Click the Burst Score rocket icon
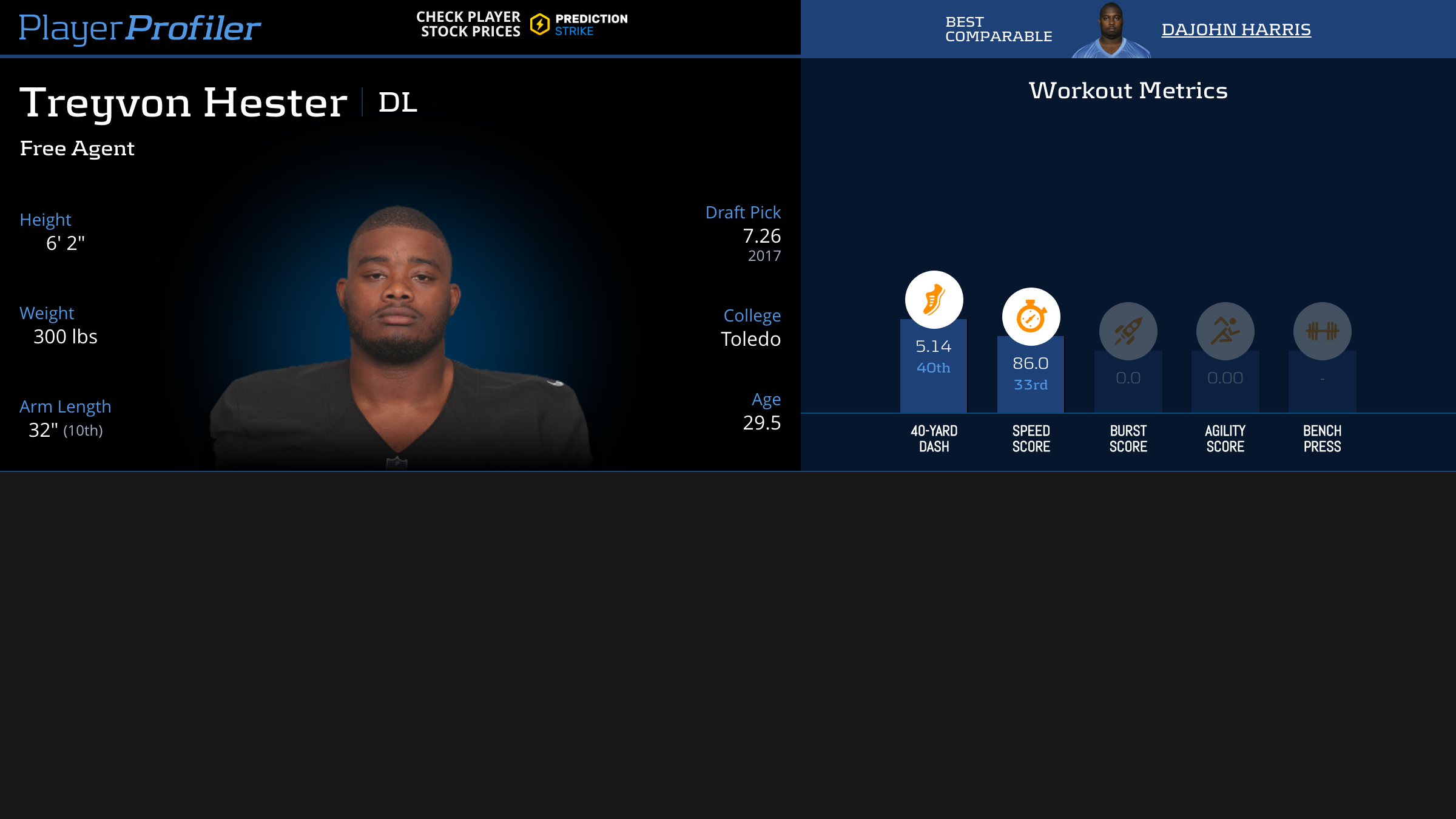 point(1128,331)
